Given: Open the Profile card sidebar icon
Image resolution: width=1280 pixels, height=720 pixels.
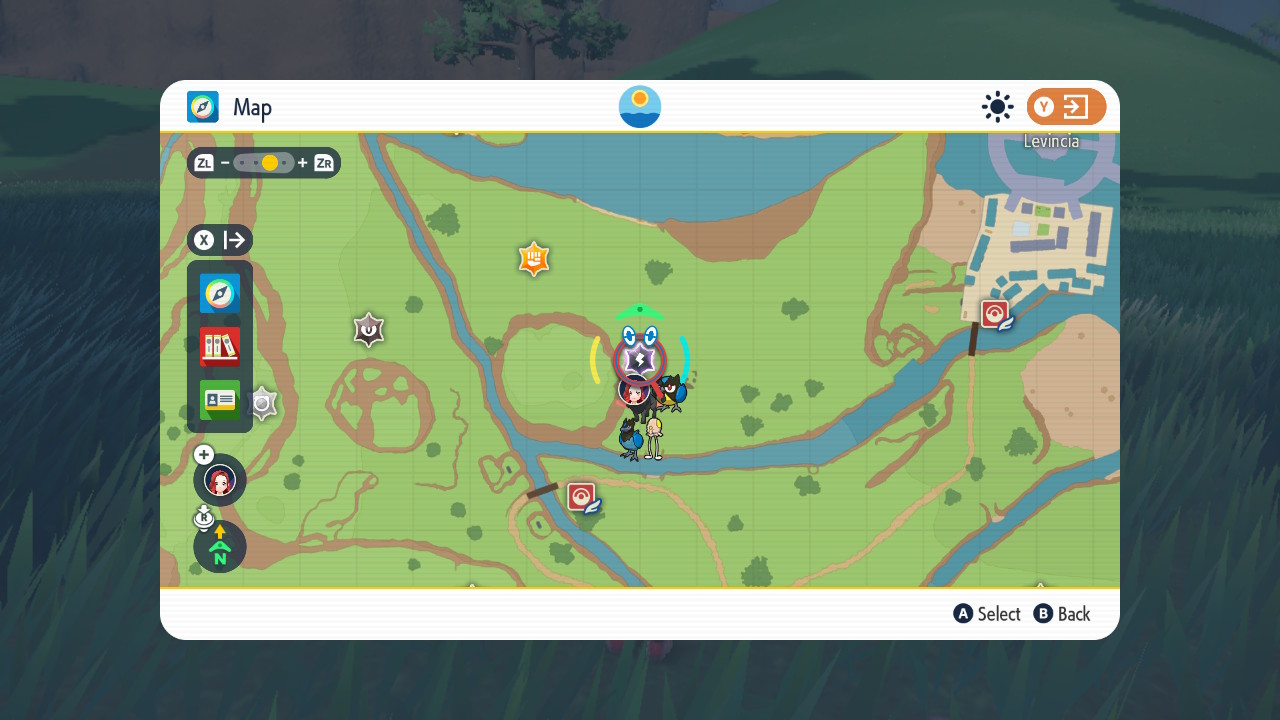Looking at the screenshot, I should (219, 400).
